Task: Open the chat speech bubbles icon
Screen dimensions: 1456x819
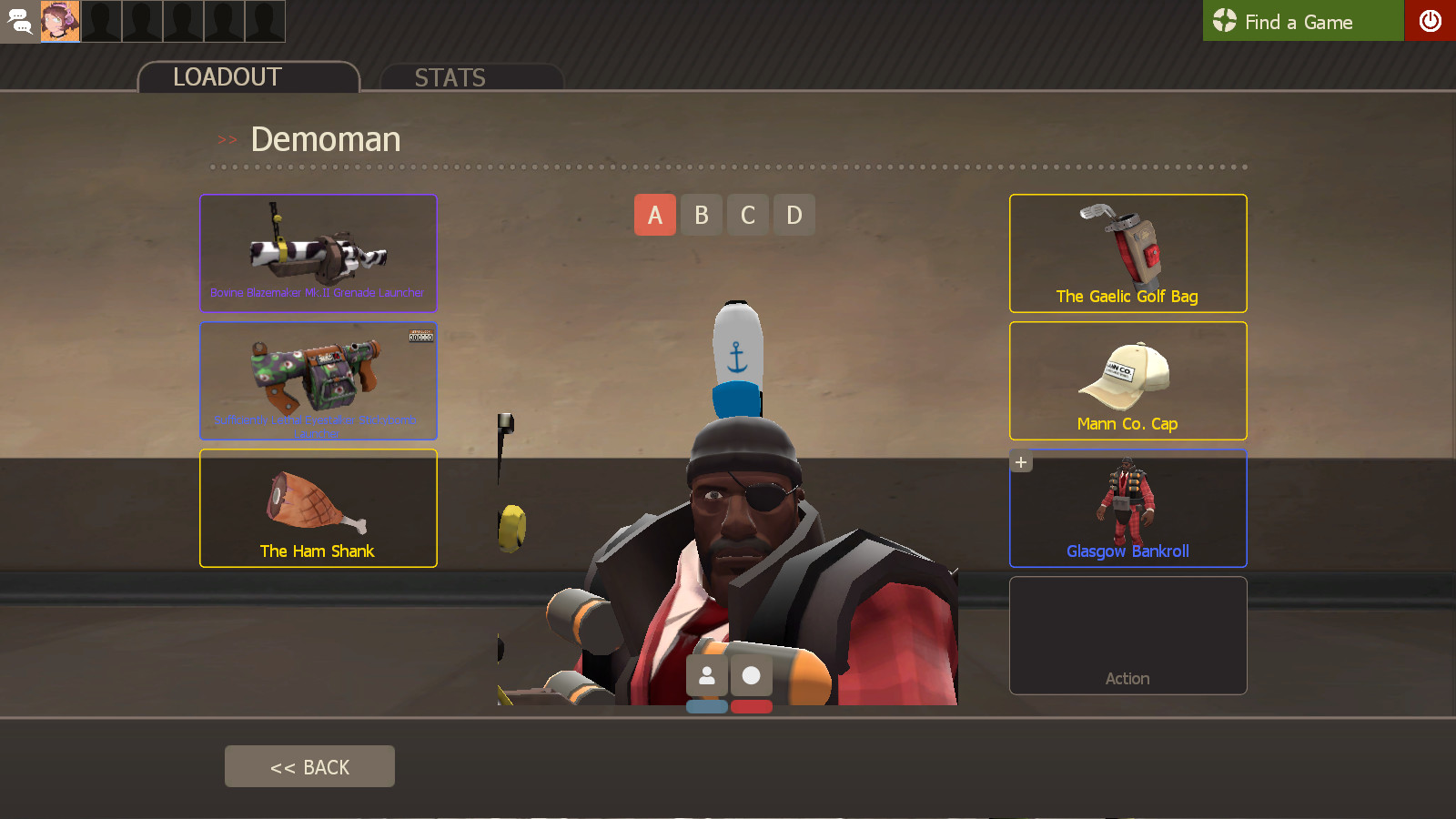Action: (x=19, y=21)
